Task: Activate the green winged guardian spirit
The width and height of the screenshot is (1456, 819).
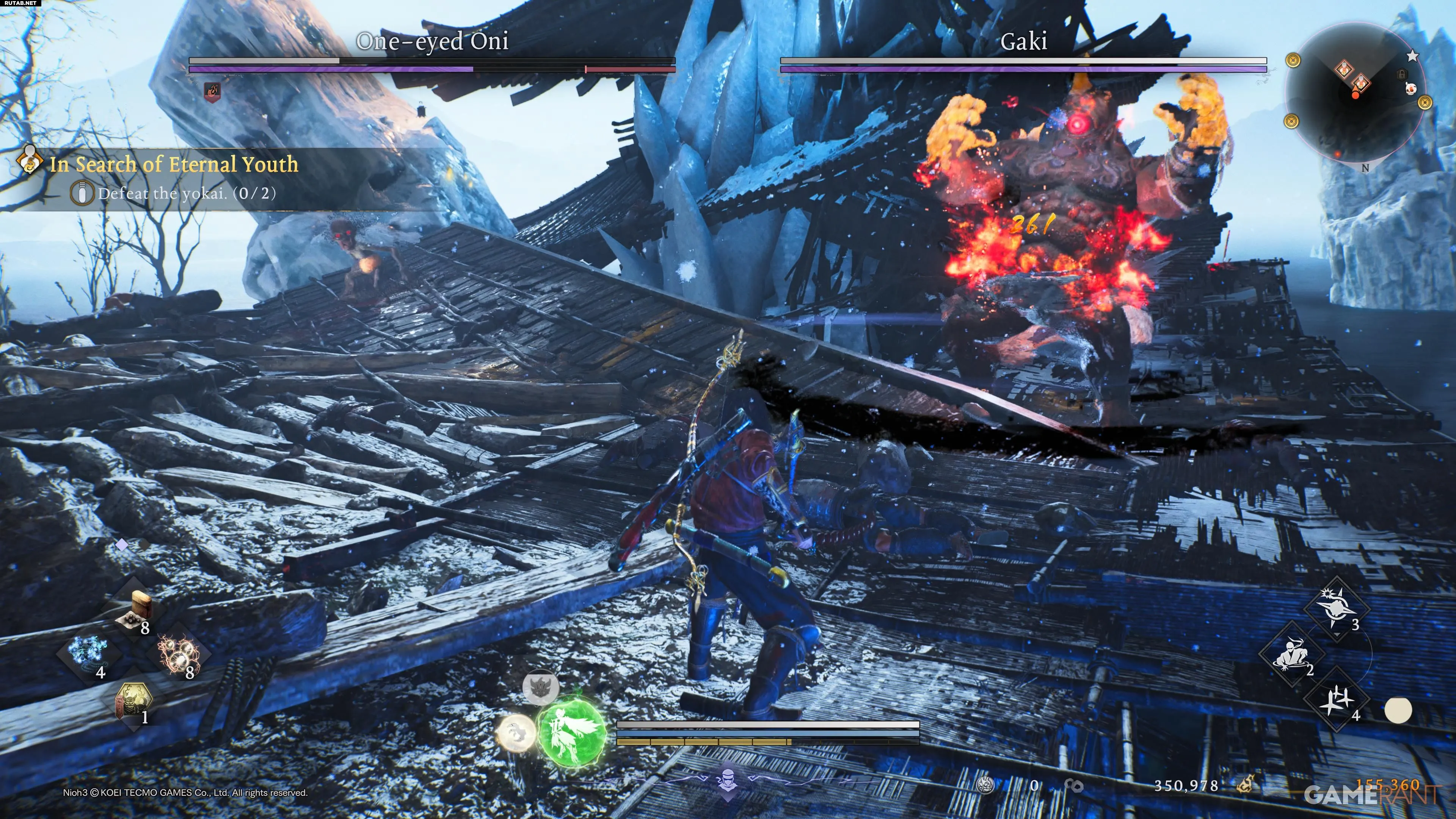Action: pyautogui.click(x=572, y=733)
